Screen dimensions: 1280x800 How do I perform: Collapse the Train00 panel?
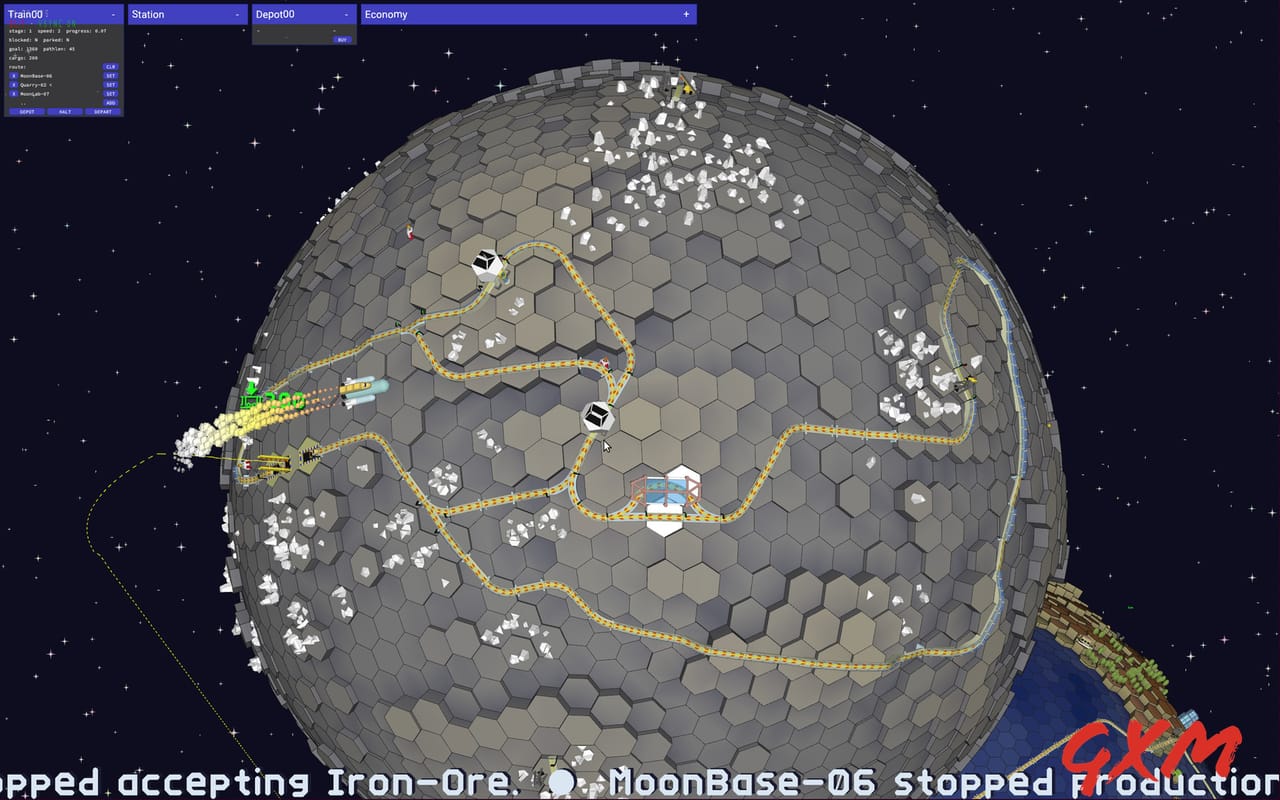113,14
